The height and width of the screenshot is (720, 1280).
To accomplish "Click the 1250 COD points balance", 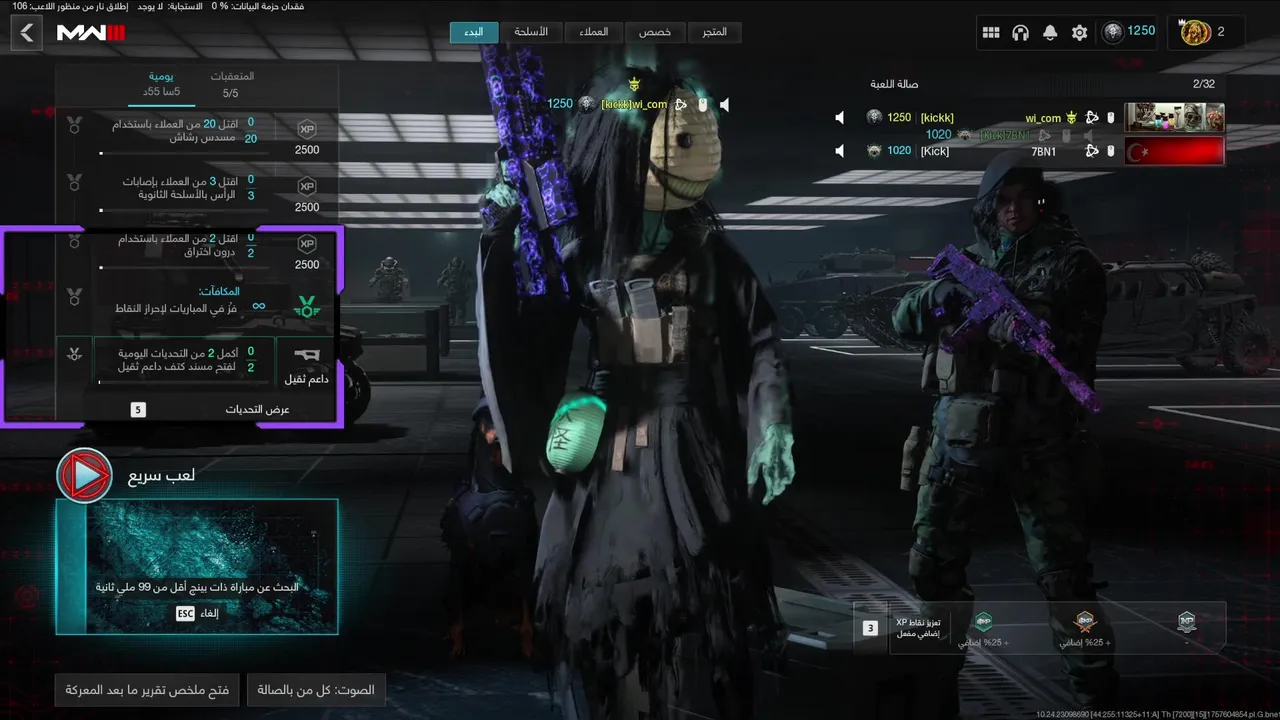I will pyautogui.click(x=1129, y=32).
